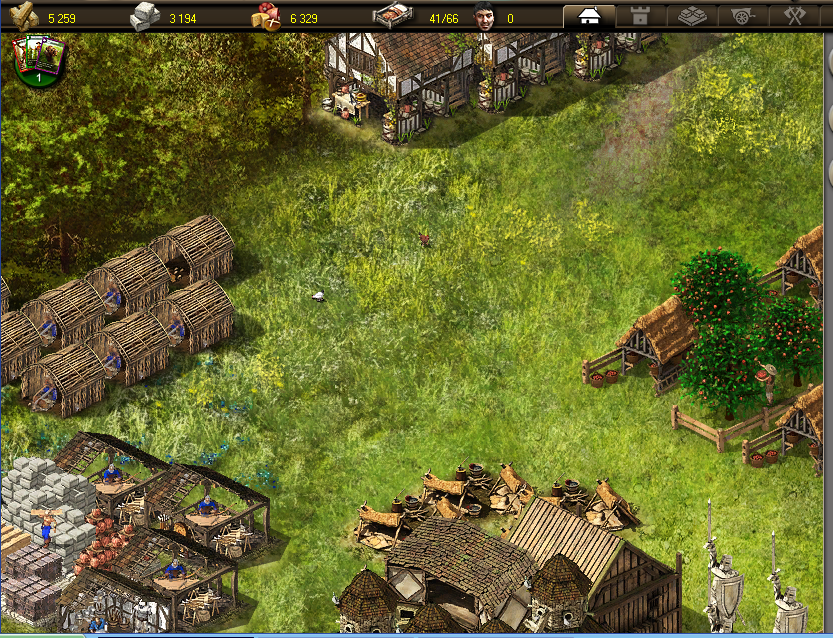Switch to the castle tower tab
Viewport: 833px width, 638px height.
[640, 17]
